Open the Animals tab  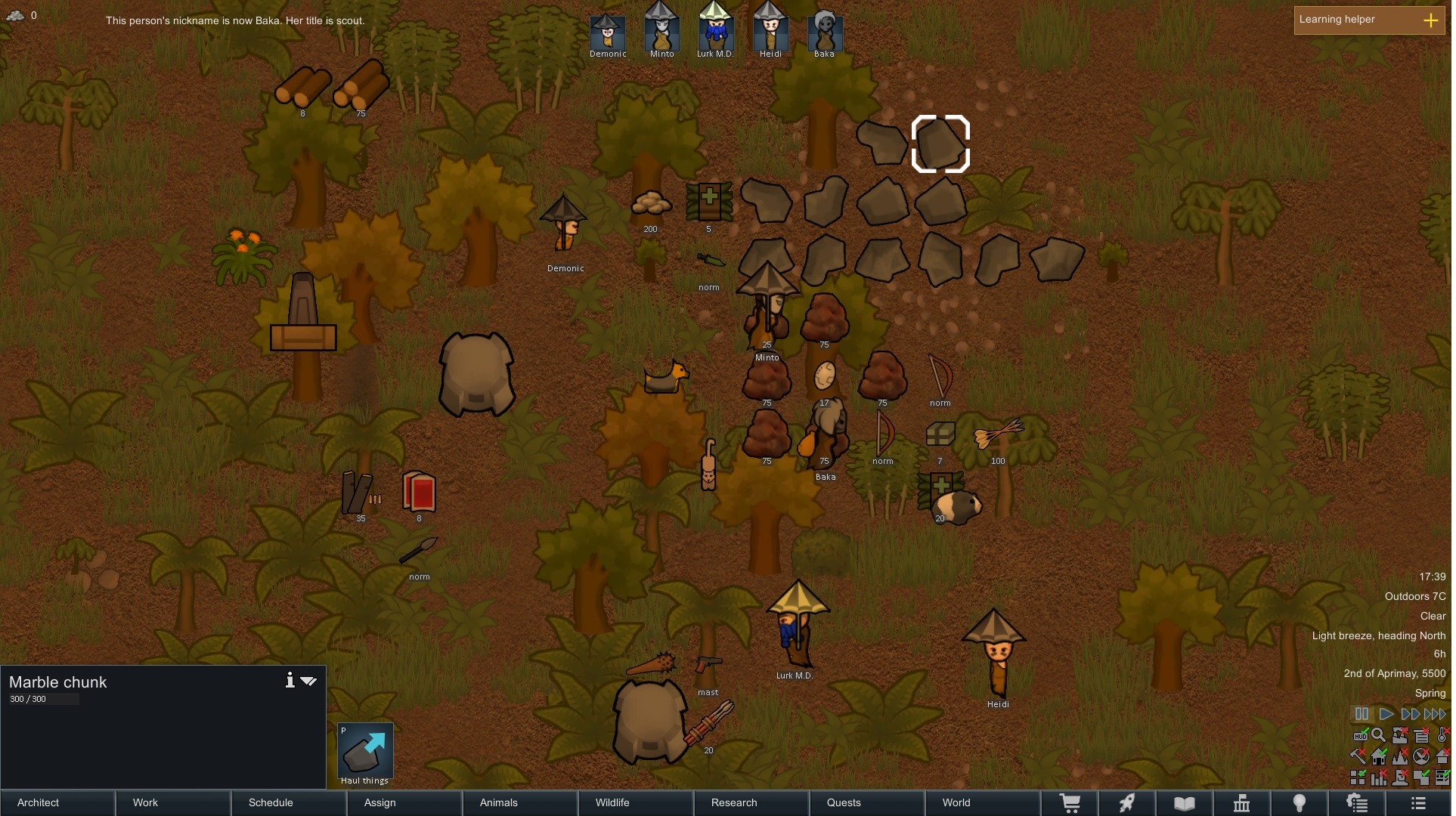tap(520, 802)
